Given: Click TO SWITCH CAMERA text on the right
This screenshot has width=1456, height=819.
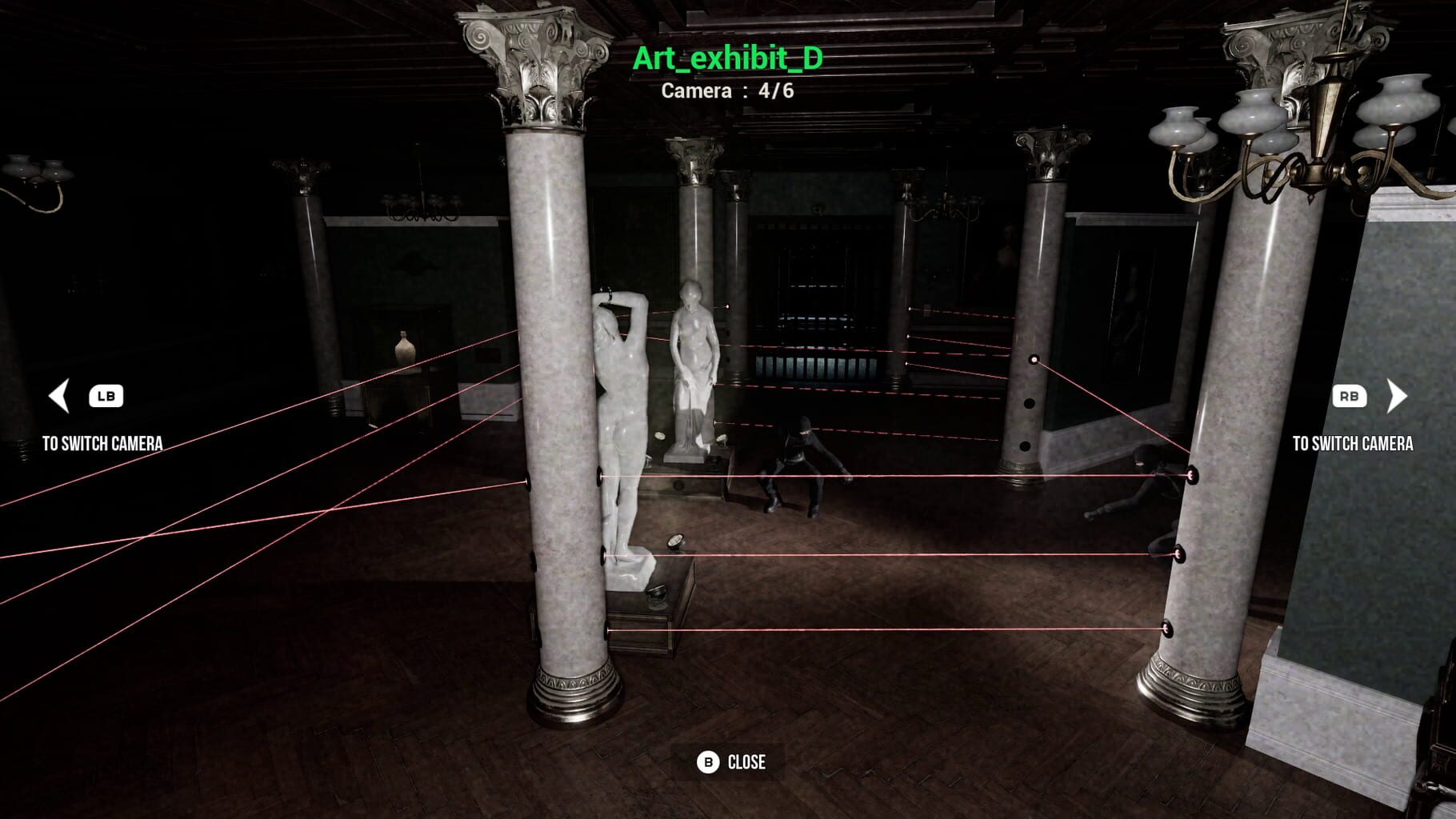Looking at the screenshot, I should [1354, 441].
